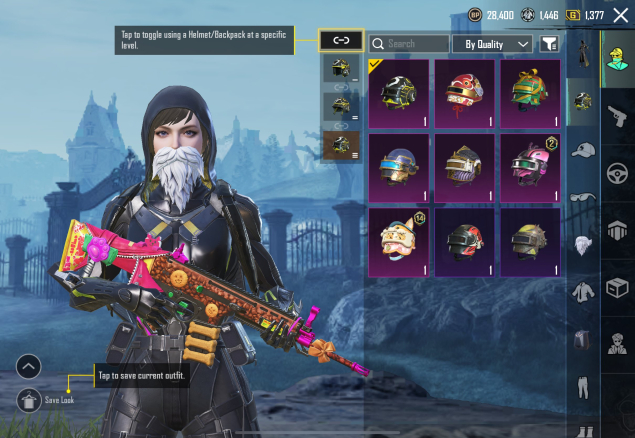Expand the up-arrow circle button
This screenshot has height=438, width=635.
pyautogui.click(x=29, y=366)
